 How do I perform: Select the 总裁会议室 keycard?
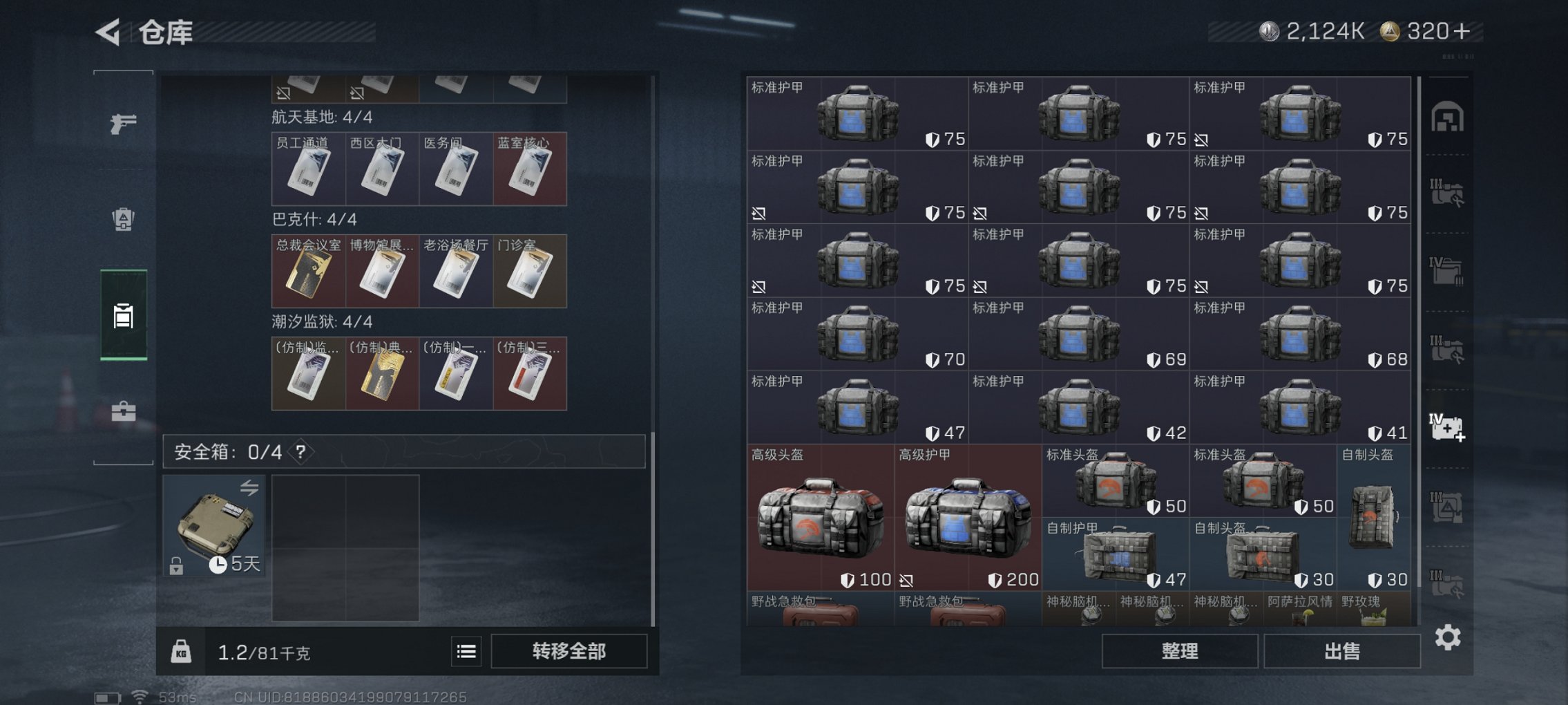[x=309, y=270]
